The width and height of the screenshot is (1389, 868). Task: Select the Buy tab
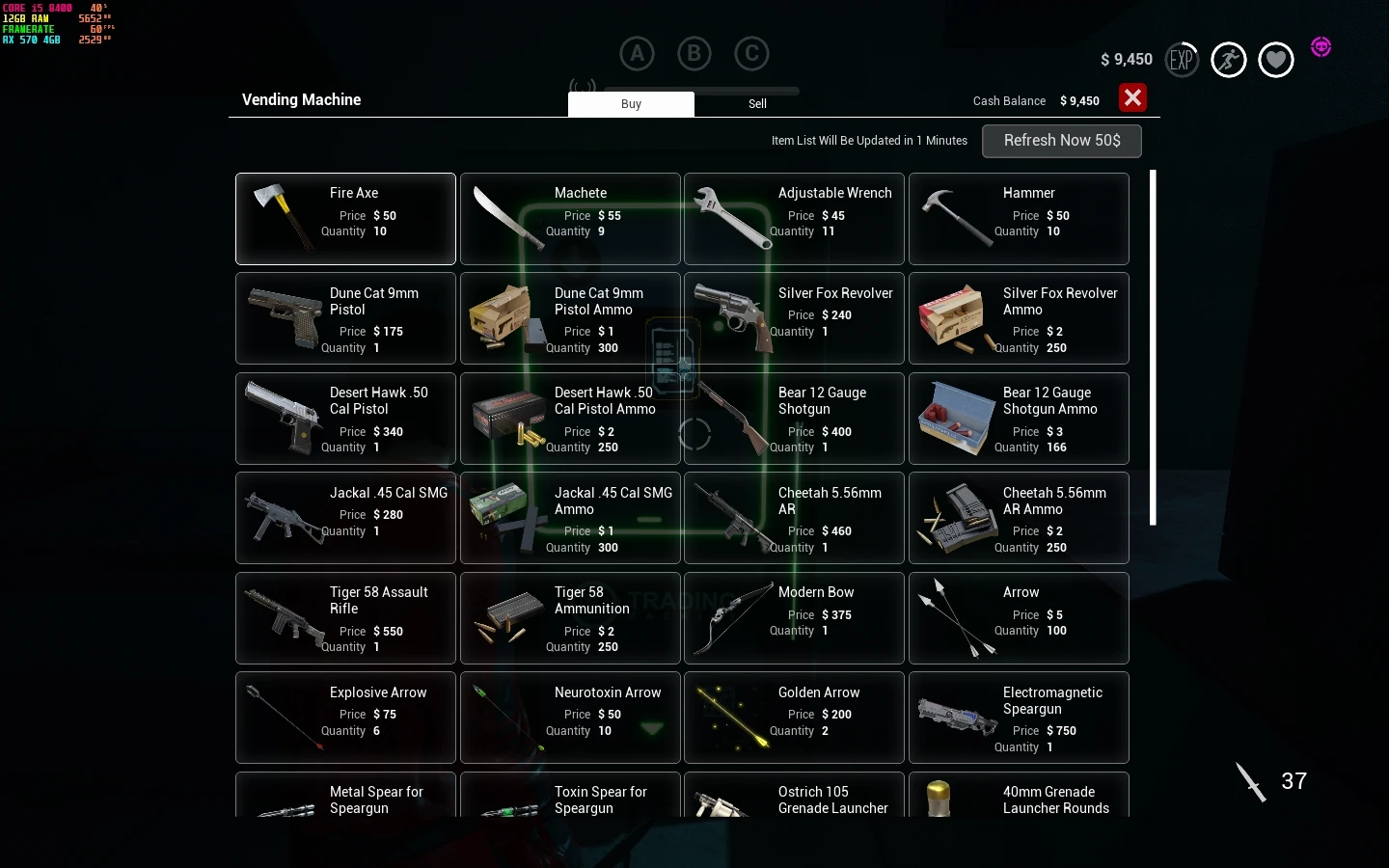[631, 104]
